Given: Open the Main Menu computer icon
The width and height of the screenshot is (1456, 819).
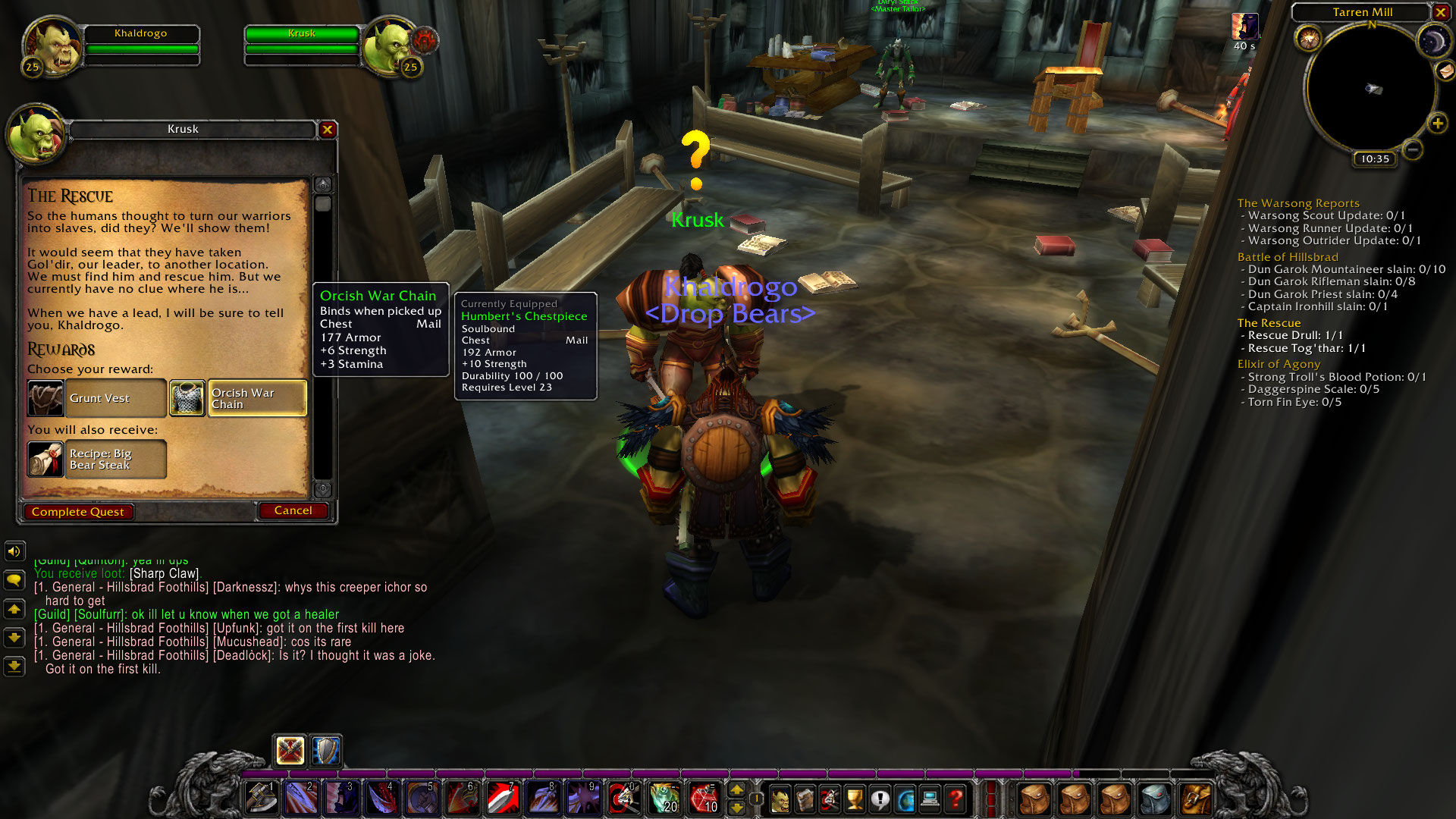Looking at the screenshot, I should coord(930,797).
